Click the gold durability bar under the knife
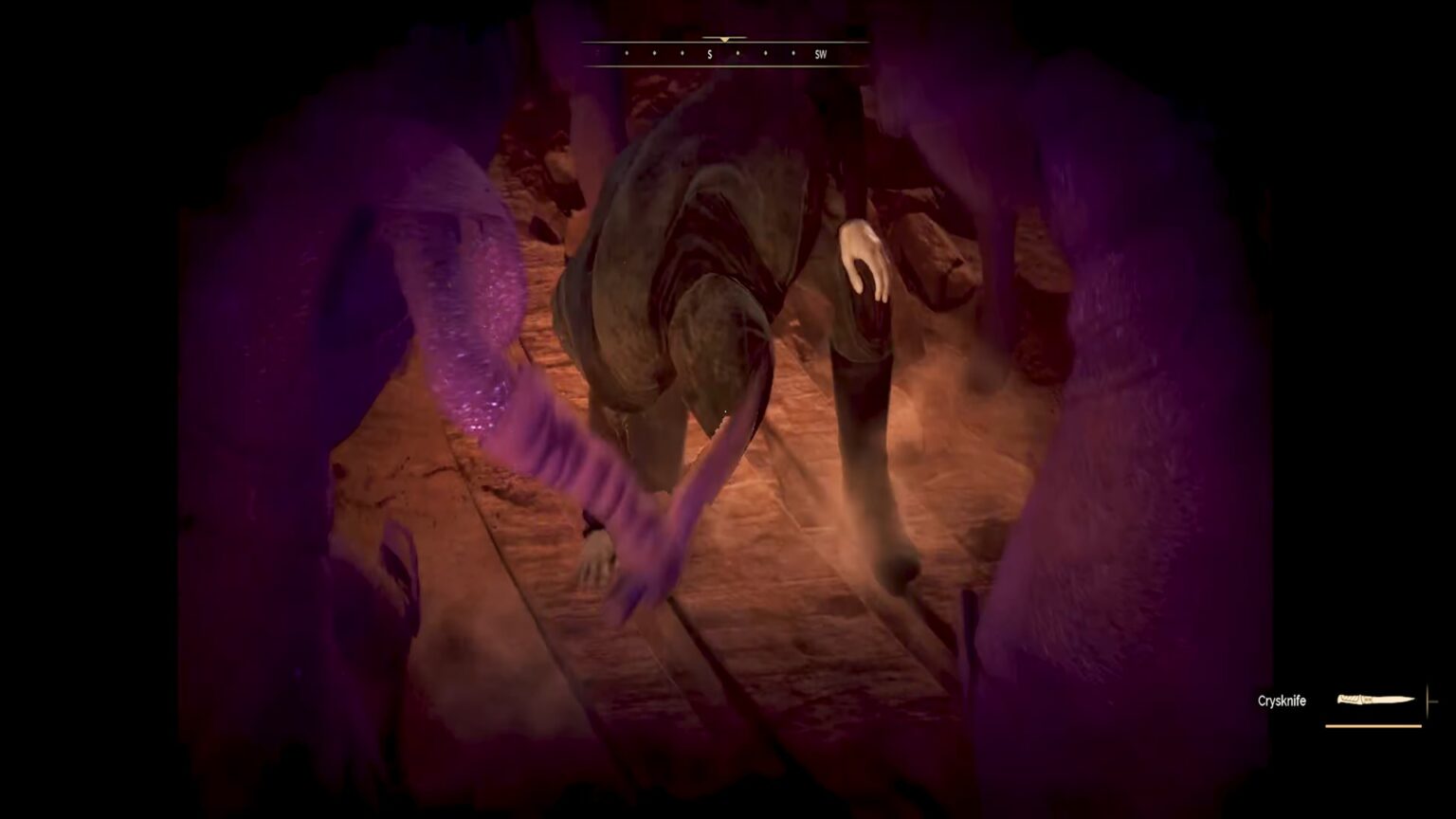The image size is (1456, 819). pos(1374,726)
